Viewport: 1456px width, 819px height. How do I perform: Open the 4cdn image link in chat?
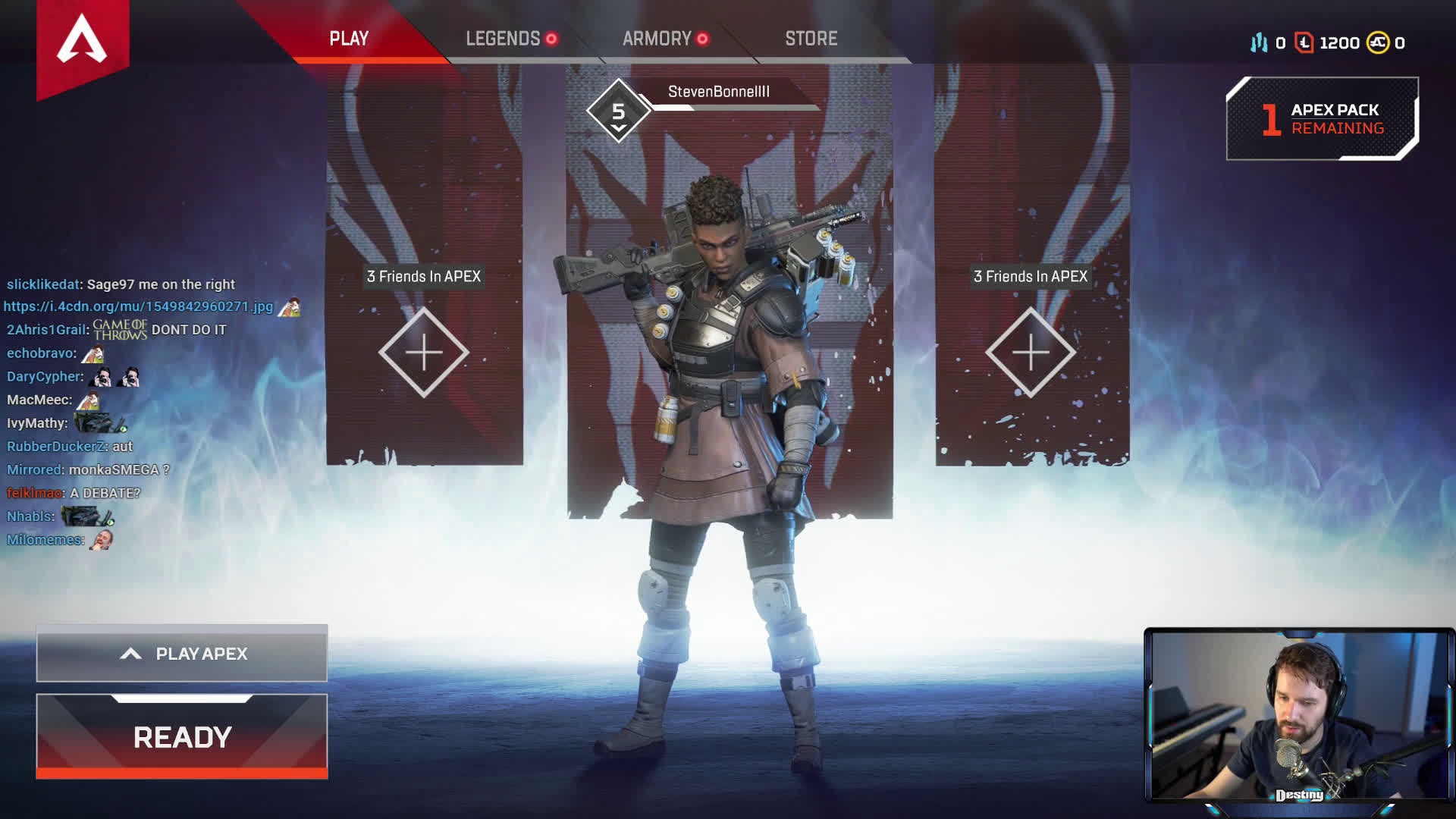[x=138, y=306]
